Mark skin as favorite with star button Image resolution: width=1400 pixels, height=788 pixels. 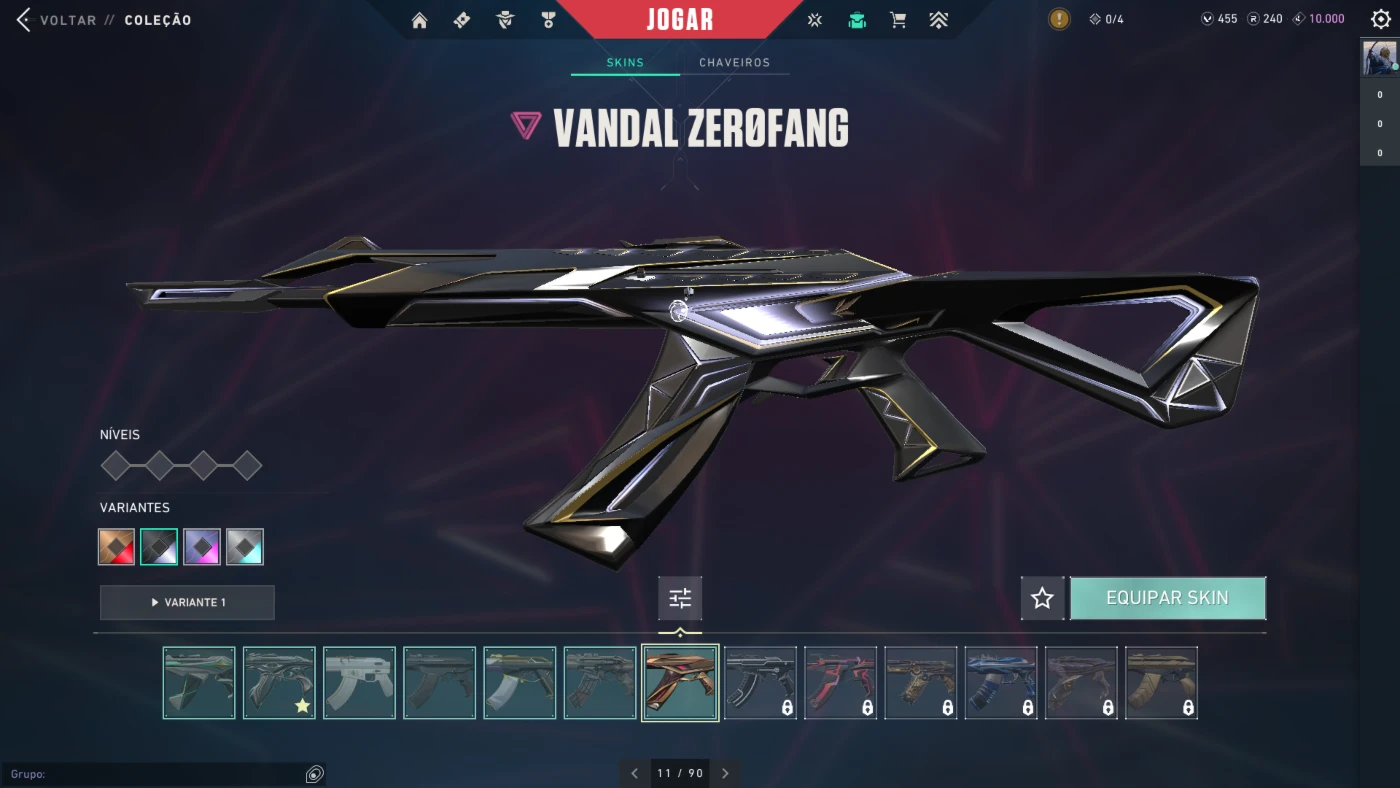click(1042, 598)
